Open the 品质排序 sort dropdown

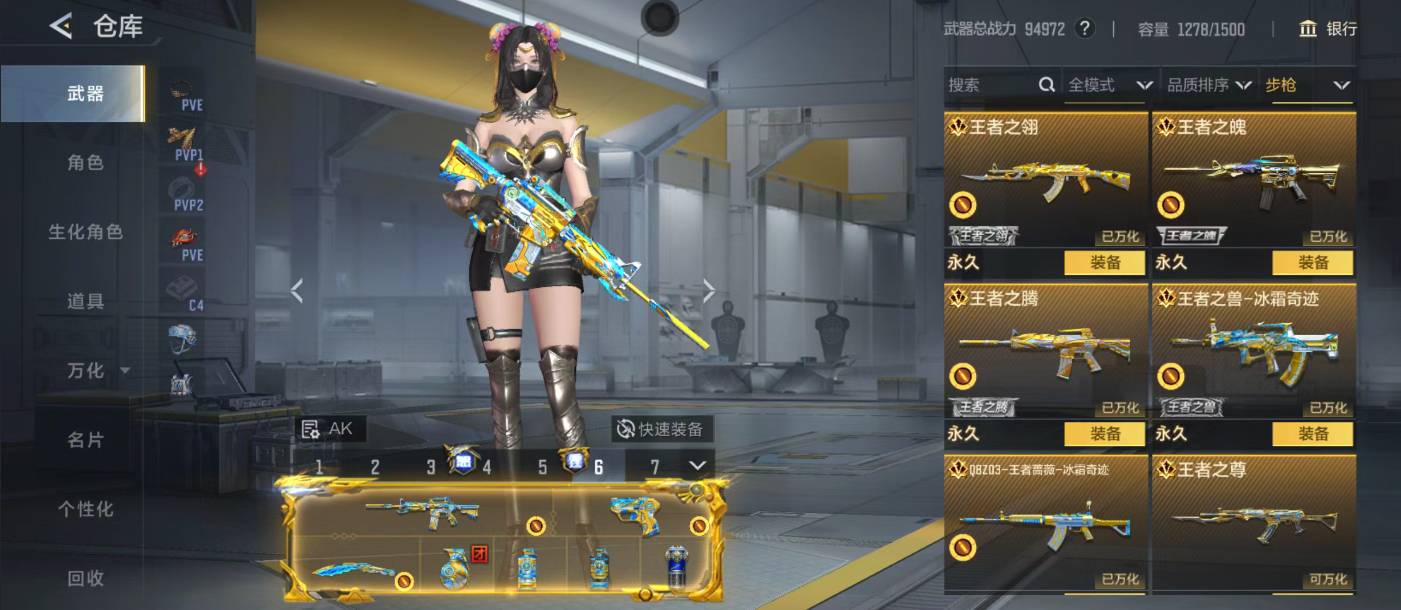click(x=1209, y=85)
